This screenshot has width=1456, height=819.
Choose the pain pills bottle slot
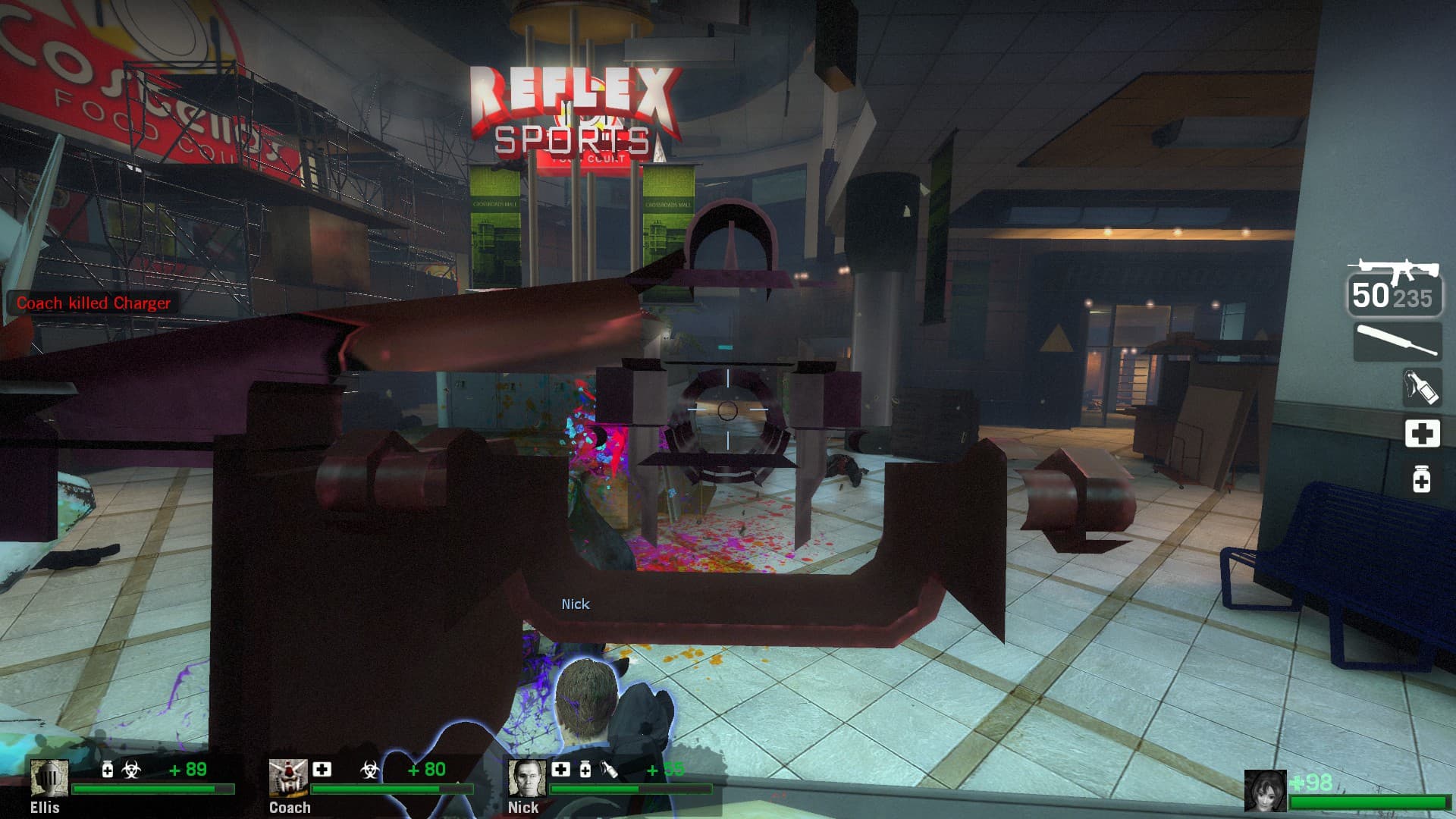point(1422,479)
